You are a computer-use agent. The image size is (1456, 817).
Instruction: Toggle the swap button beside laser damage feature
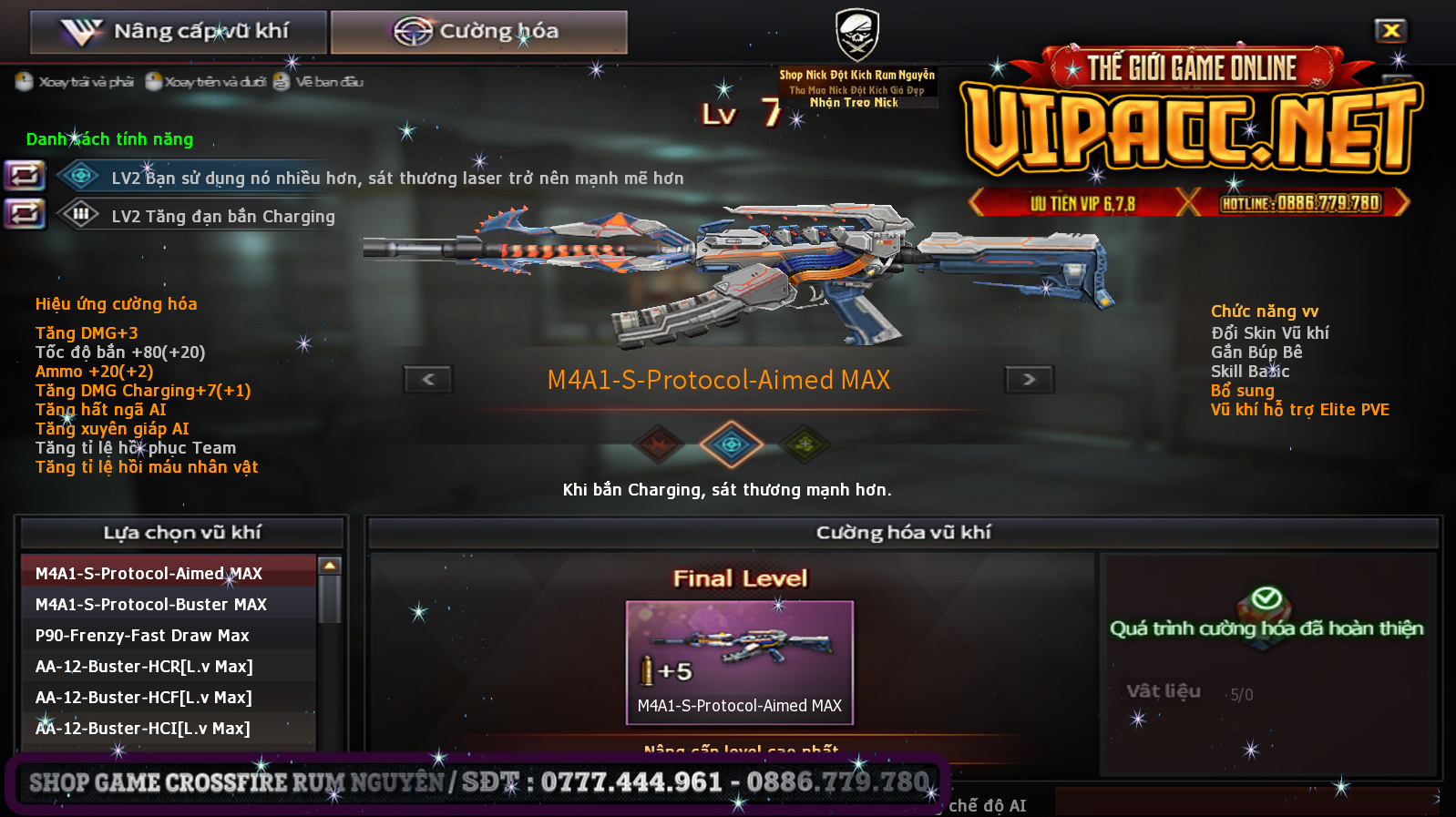(25, 175)
